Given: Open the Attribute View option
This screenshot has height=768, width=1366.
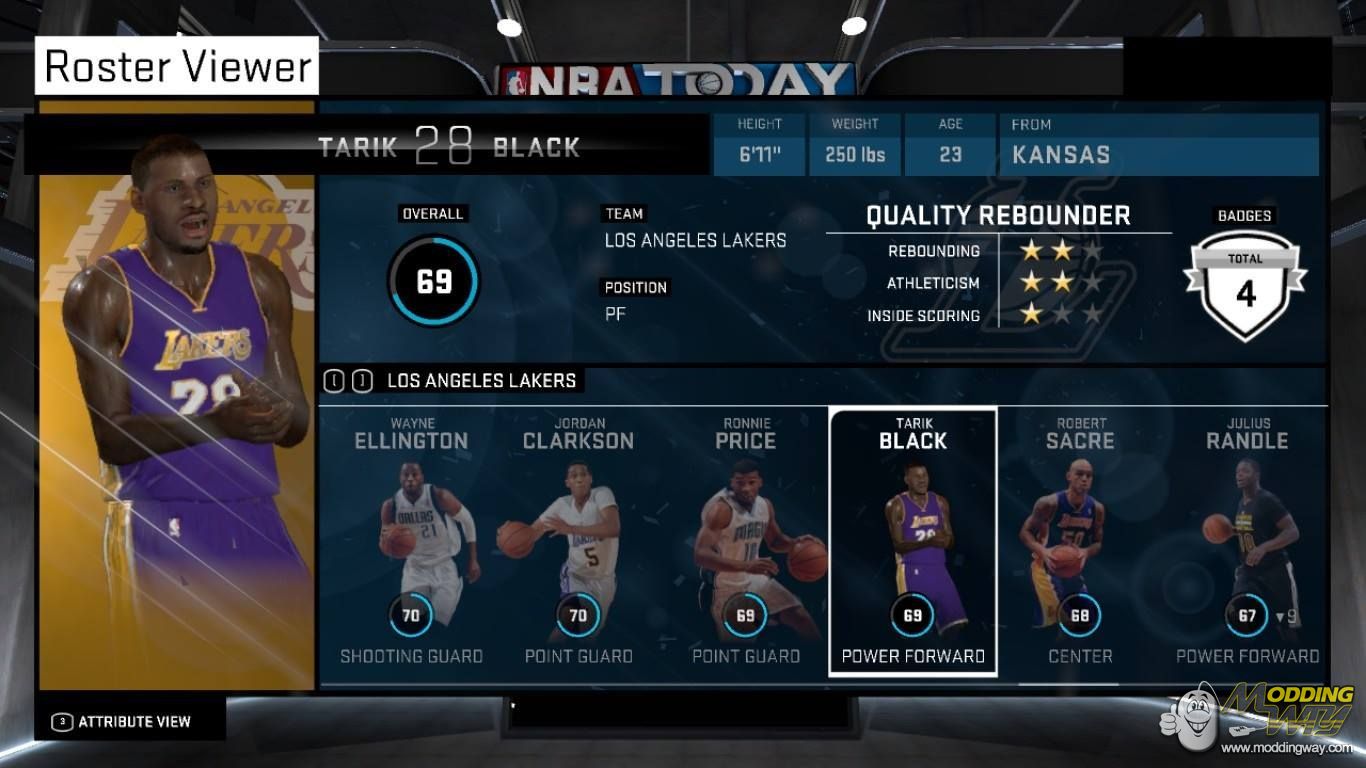Looking at the screenshot, I should (x=124, y=721).
